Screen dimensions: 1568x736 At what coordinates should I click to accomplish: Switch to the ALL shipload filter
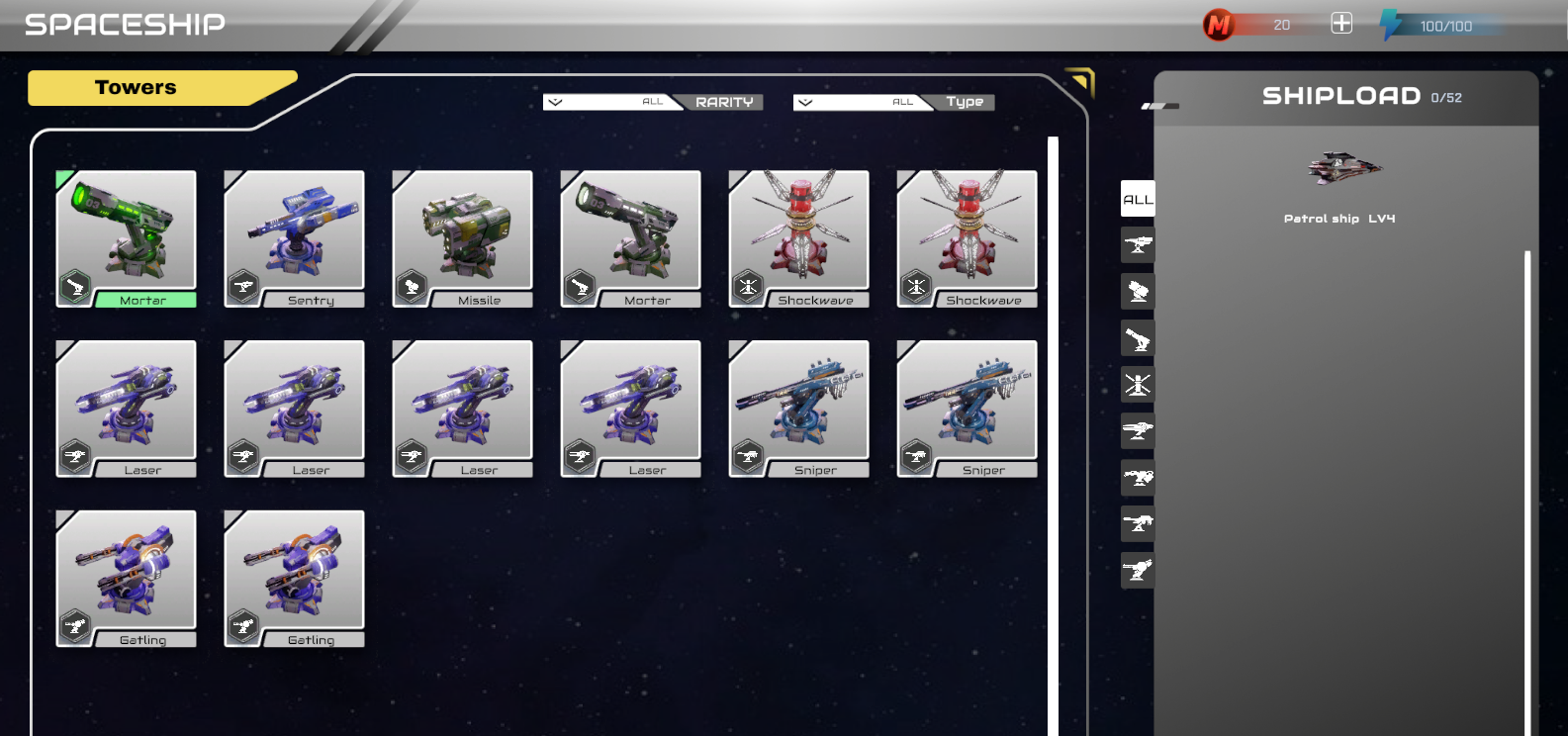point(1138,199)
